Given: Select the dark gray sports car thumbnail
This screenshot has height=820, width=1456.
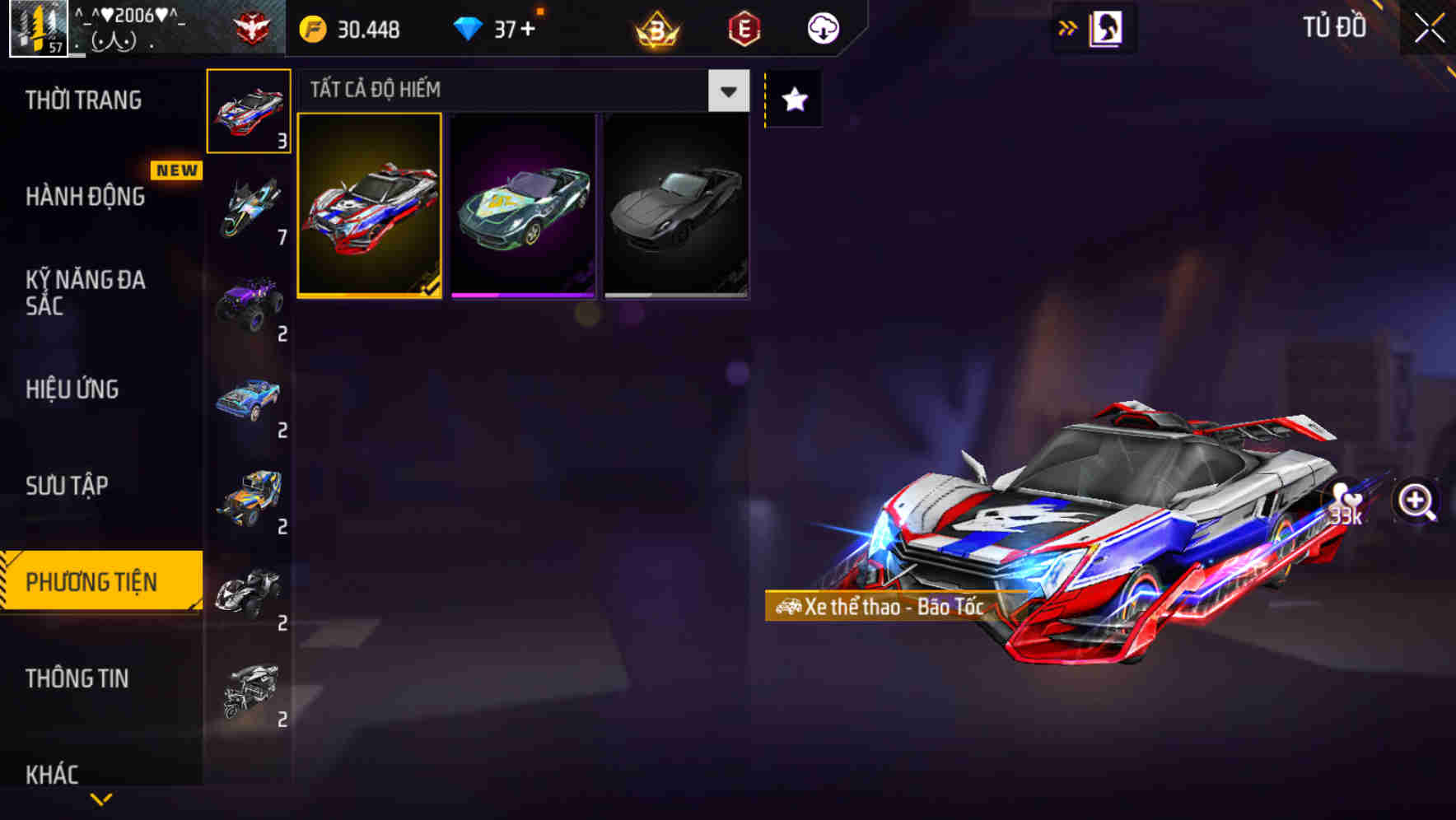Looking at the screenshot, I should [675, 206].
